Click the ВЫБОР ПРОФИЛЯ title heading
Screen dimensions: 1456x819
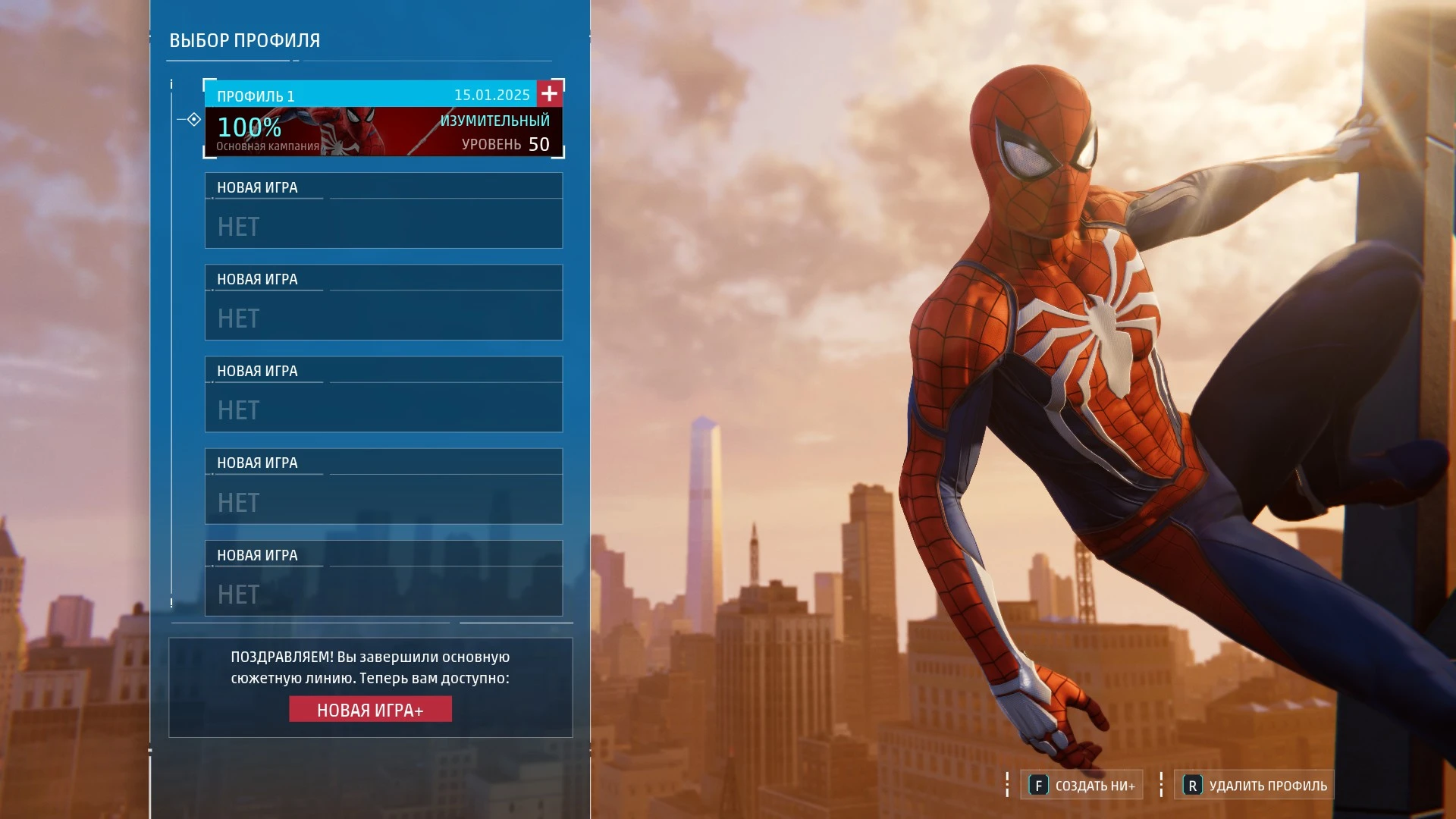[x=244, y=40]
